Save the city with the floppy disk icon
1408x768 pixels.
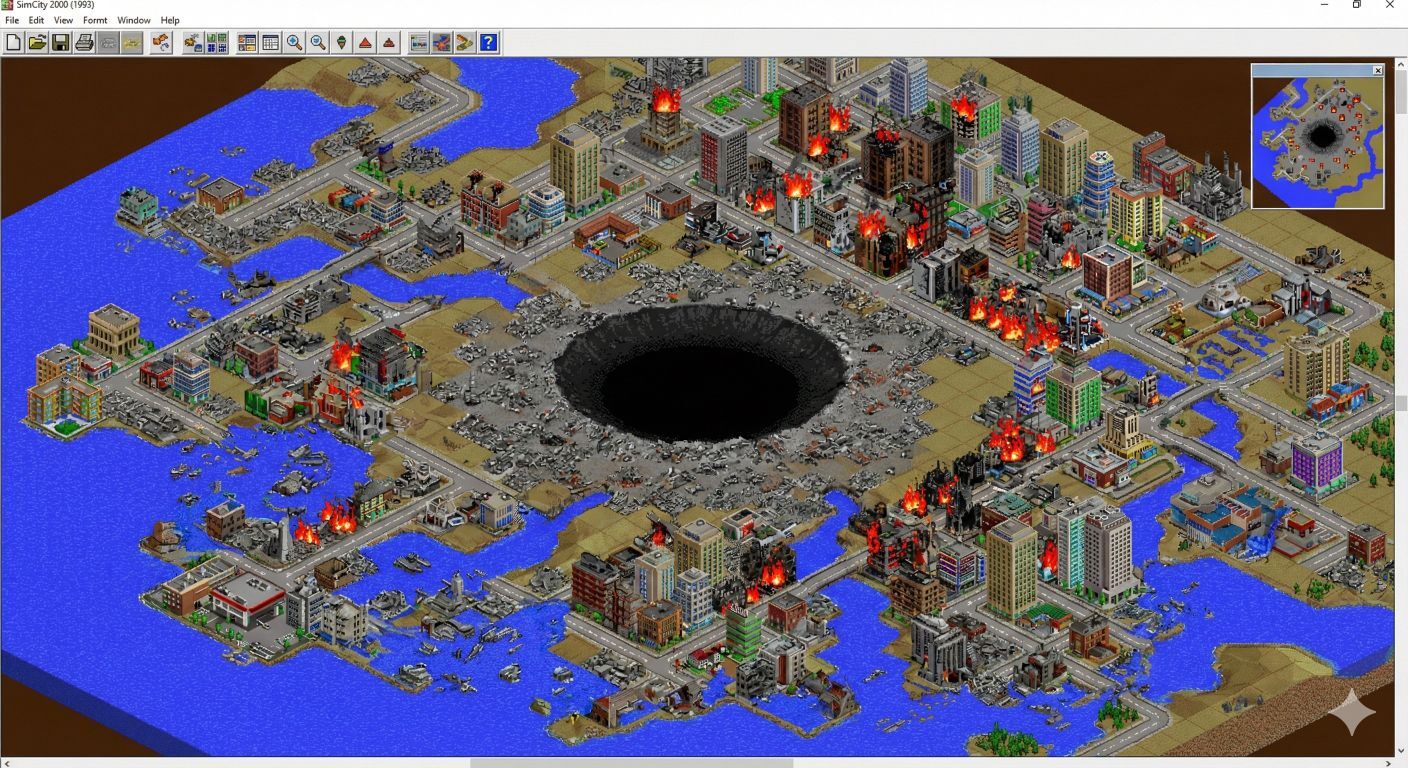[x=61, y=42]
